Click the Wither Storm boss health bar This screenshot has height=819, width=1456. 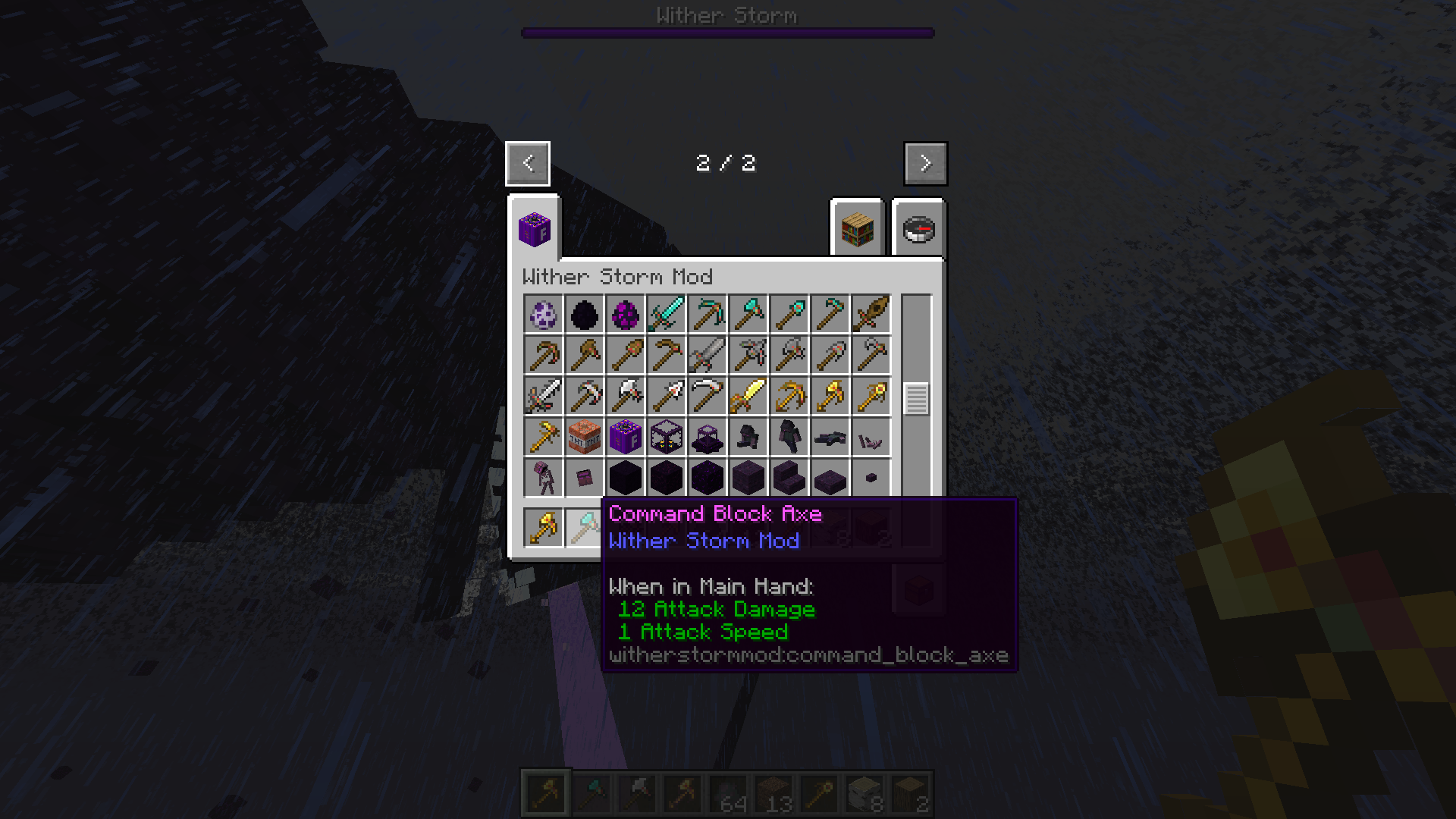(x=726, y=31)
